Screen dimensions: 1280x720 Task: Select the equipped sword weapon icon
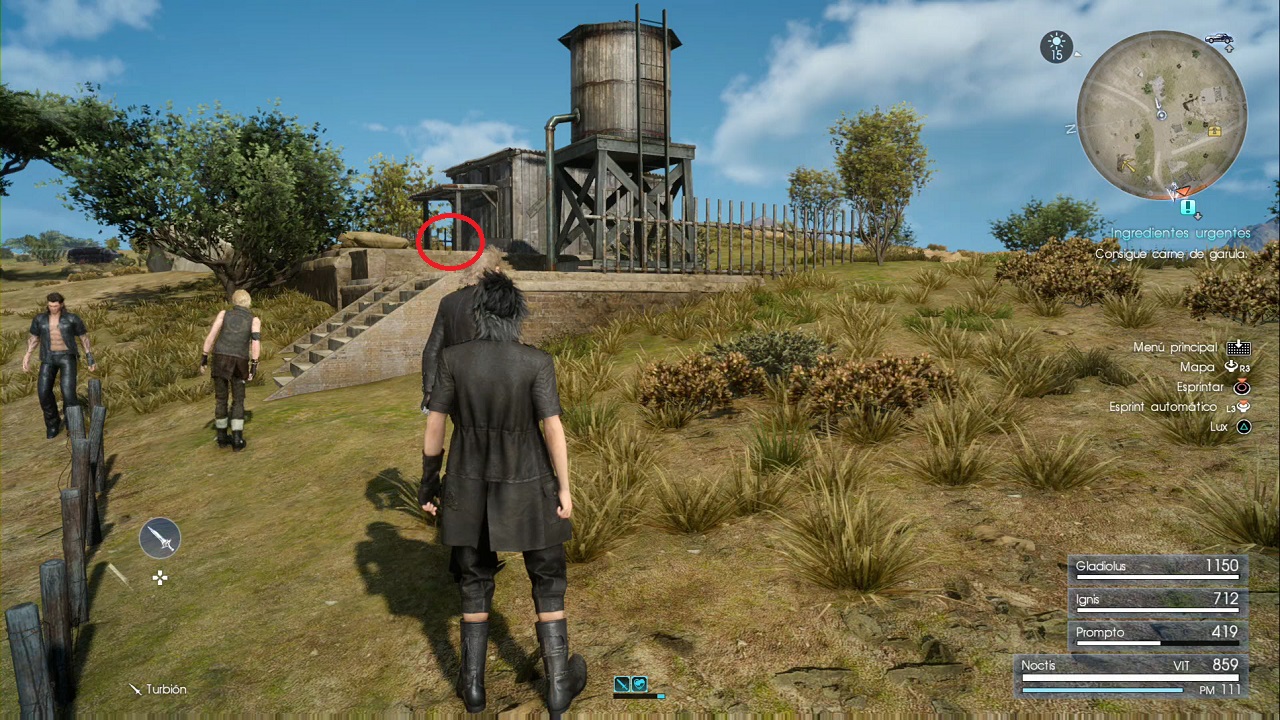160,538
